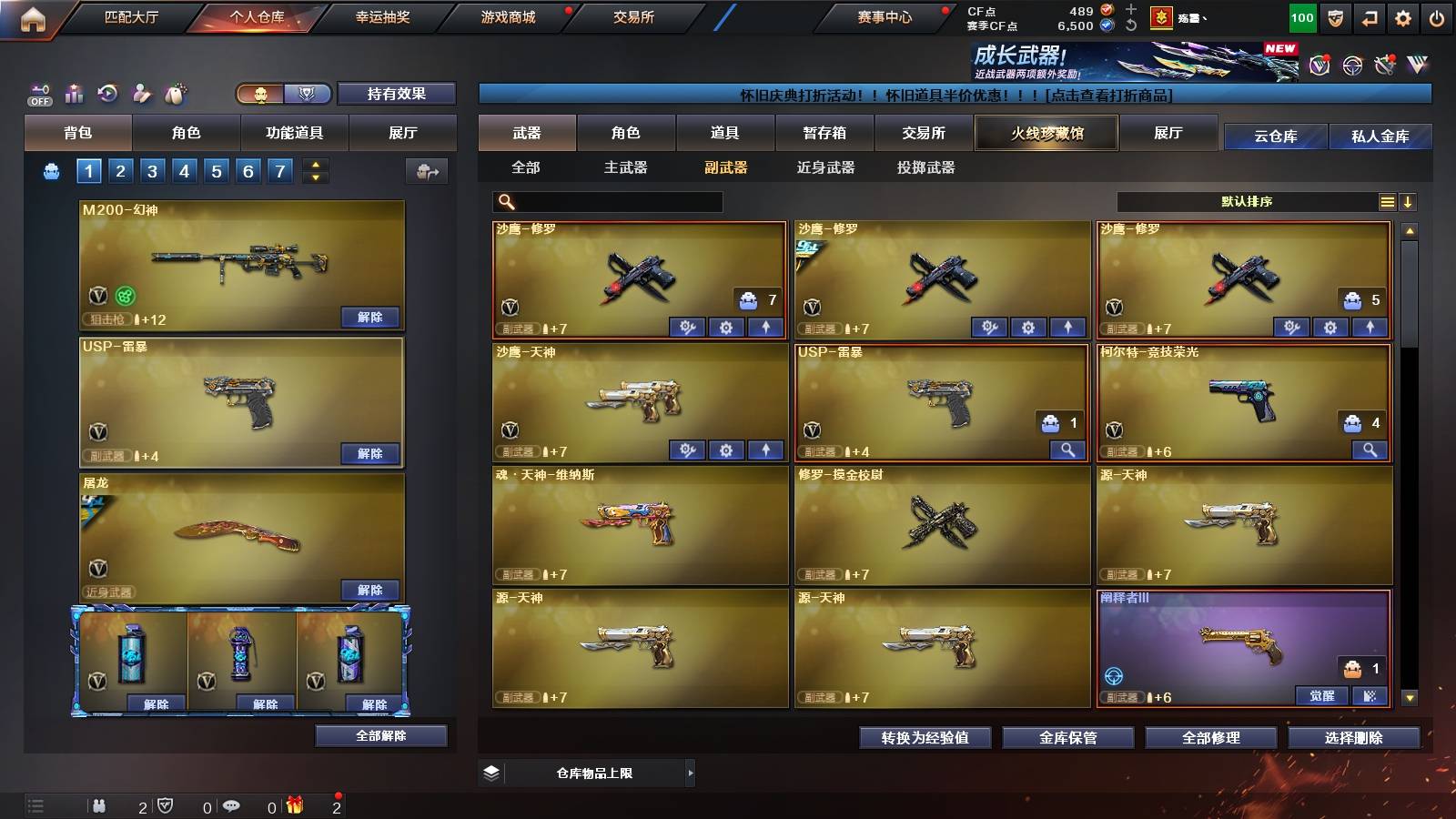Screen dimensions: 1456x819
Task: Toggle the descending sort arrow beside 默认排序
Action: (x=1409, y=201)
